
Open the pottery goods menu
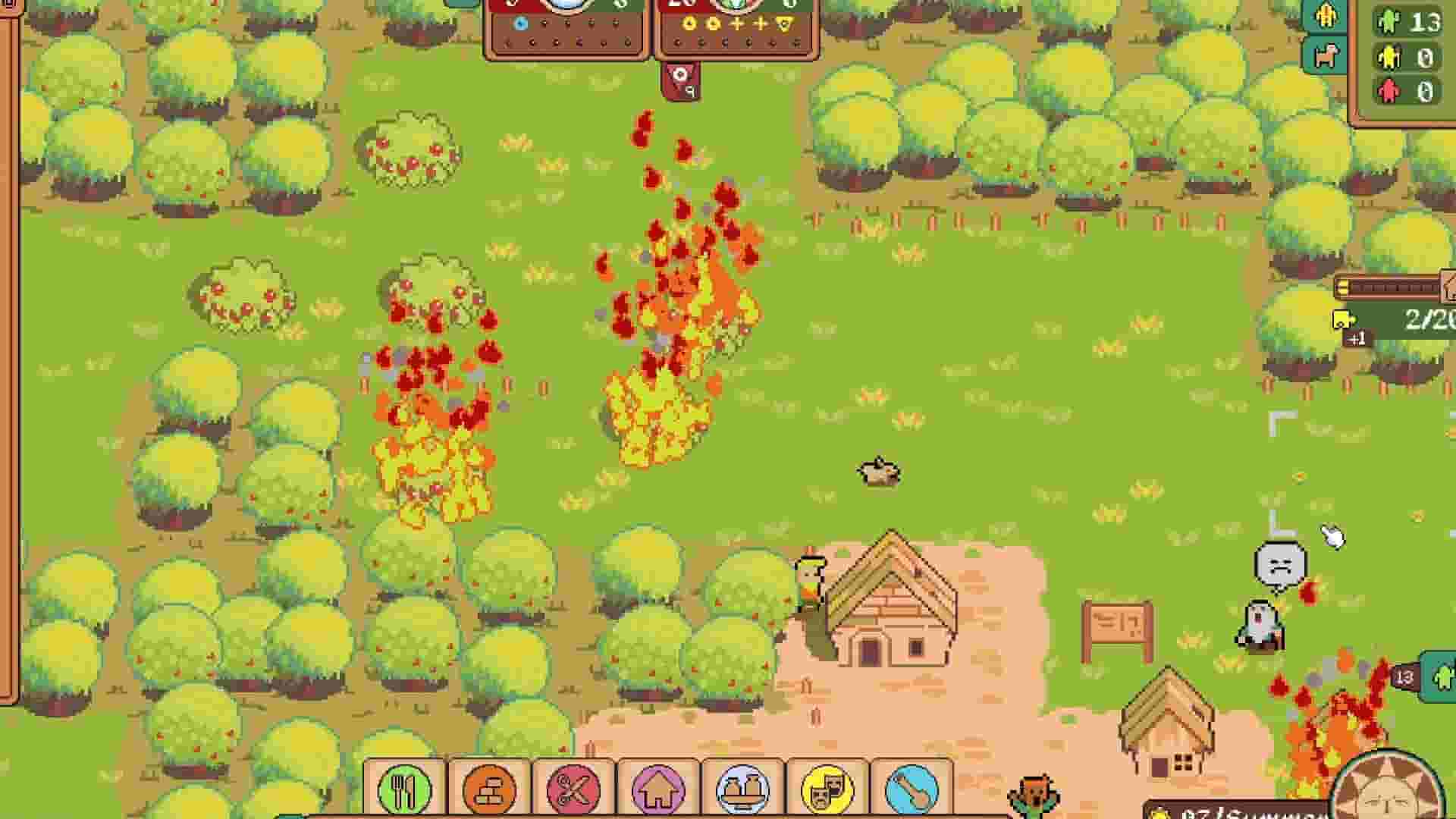(x=743, y=789)
